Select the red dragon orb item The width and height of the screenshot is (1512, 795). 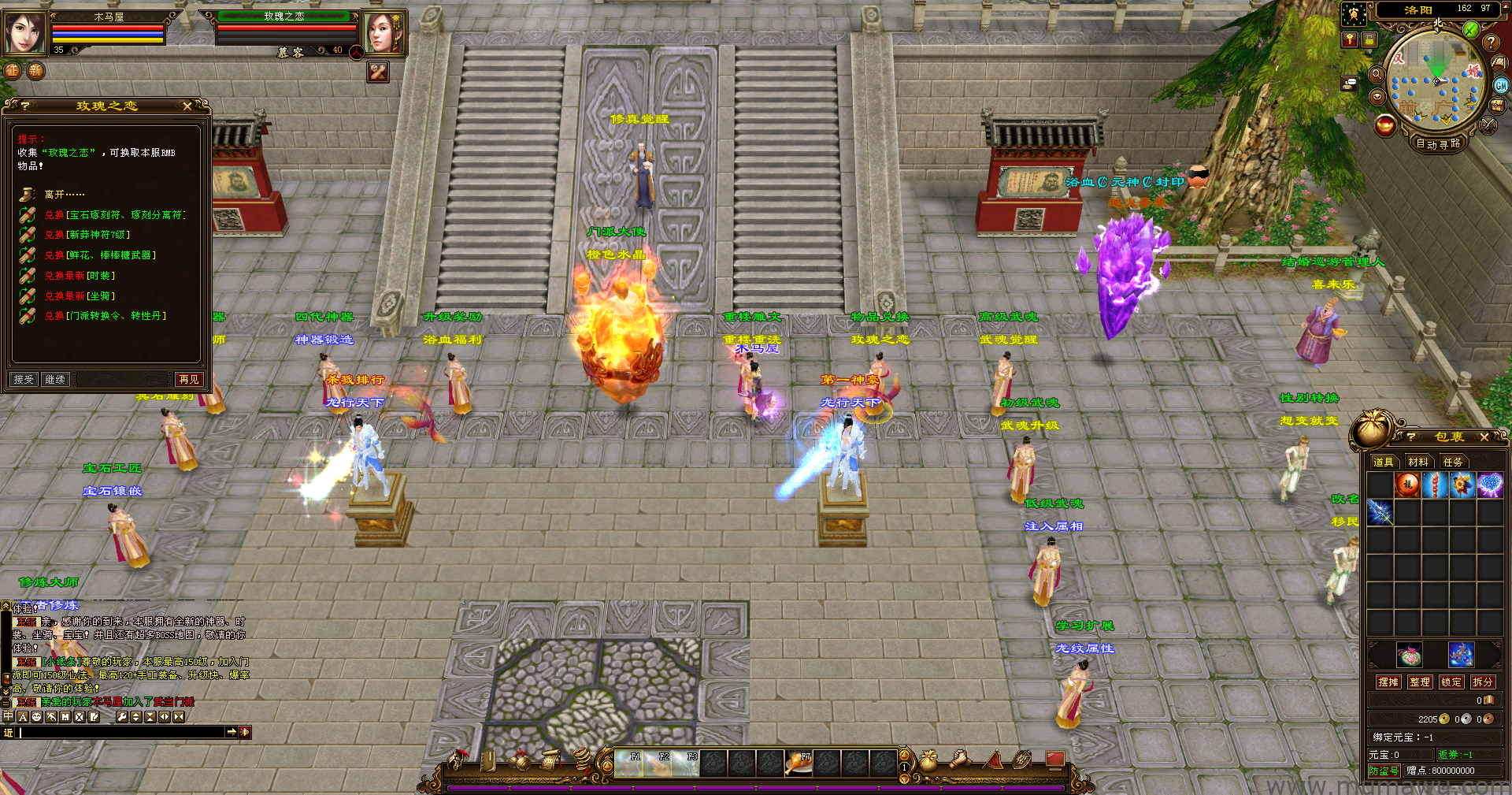(x=1408, y=485)
